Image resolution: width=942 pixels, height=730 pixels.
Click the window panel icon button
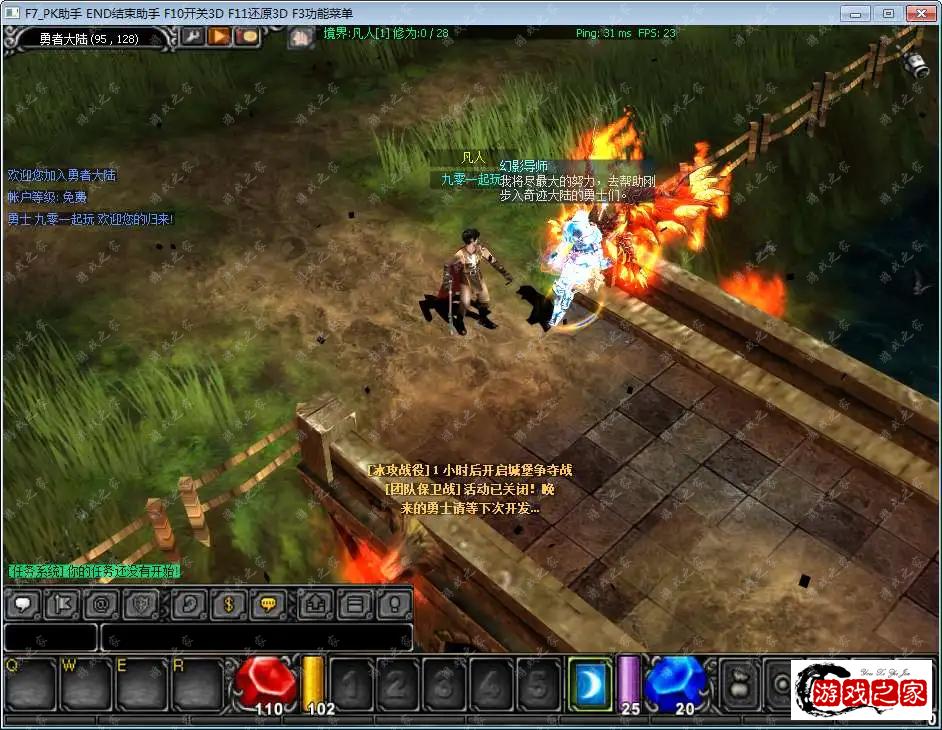pos(353,603)
